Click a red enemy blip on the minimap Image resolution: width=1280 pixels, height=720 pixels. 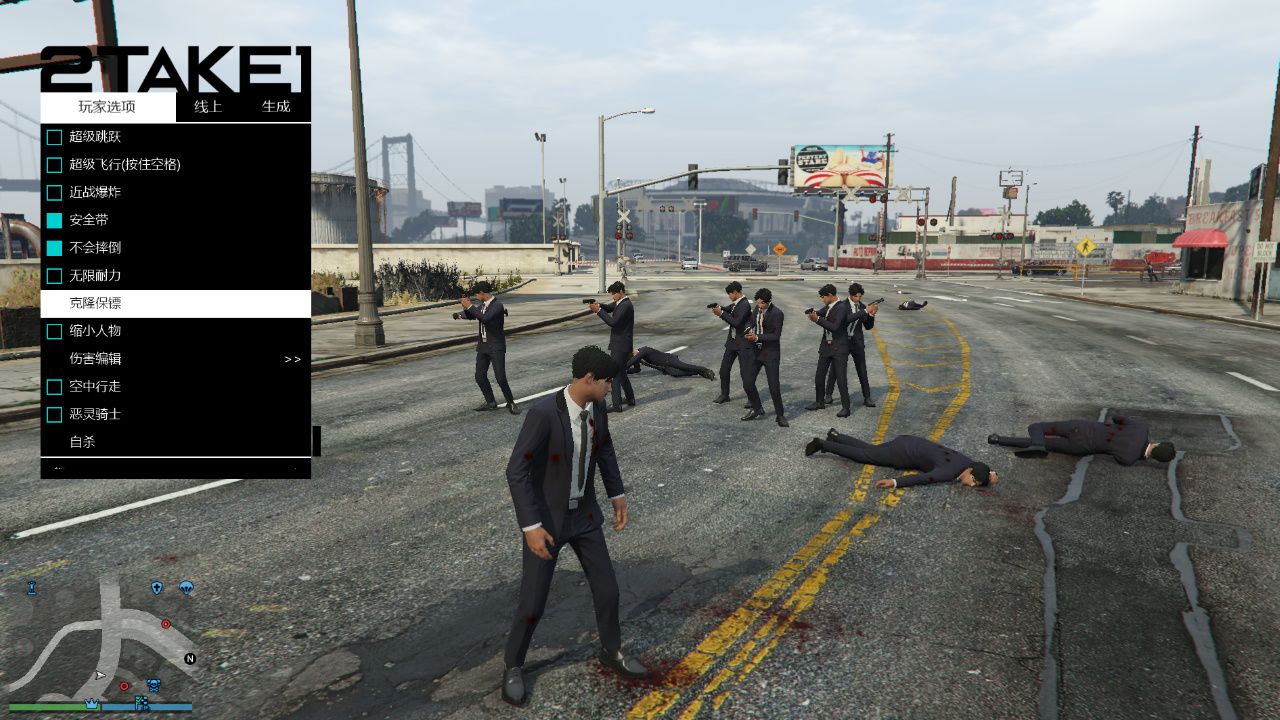coord(165,624)
